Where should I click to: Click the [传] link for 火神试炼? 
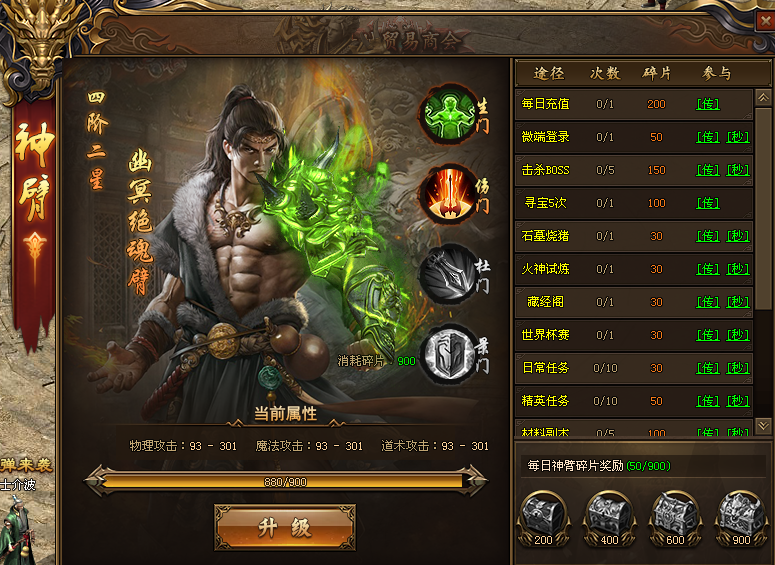point(708,269)
